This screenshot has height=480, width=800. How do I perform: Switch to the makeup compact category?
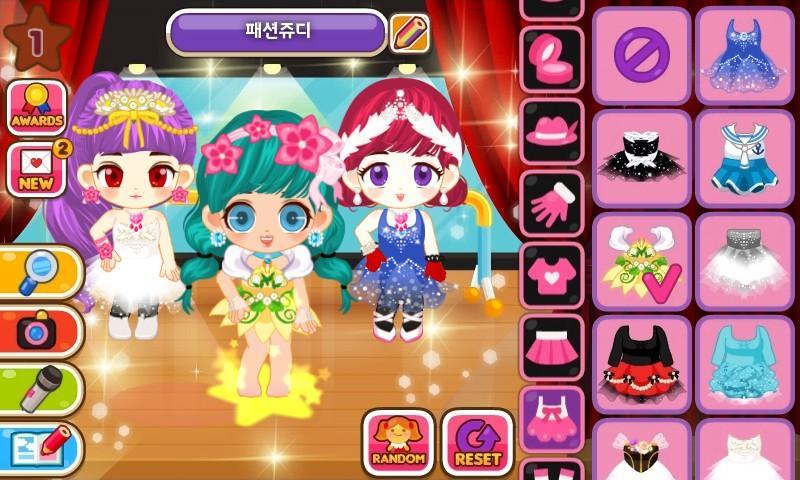click(x=551, y=58)
